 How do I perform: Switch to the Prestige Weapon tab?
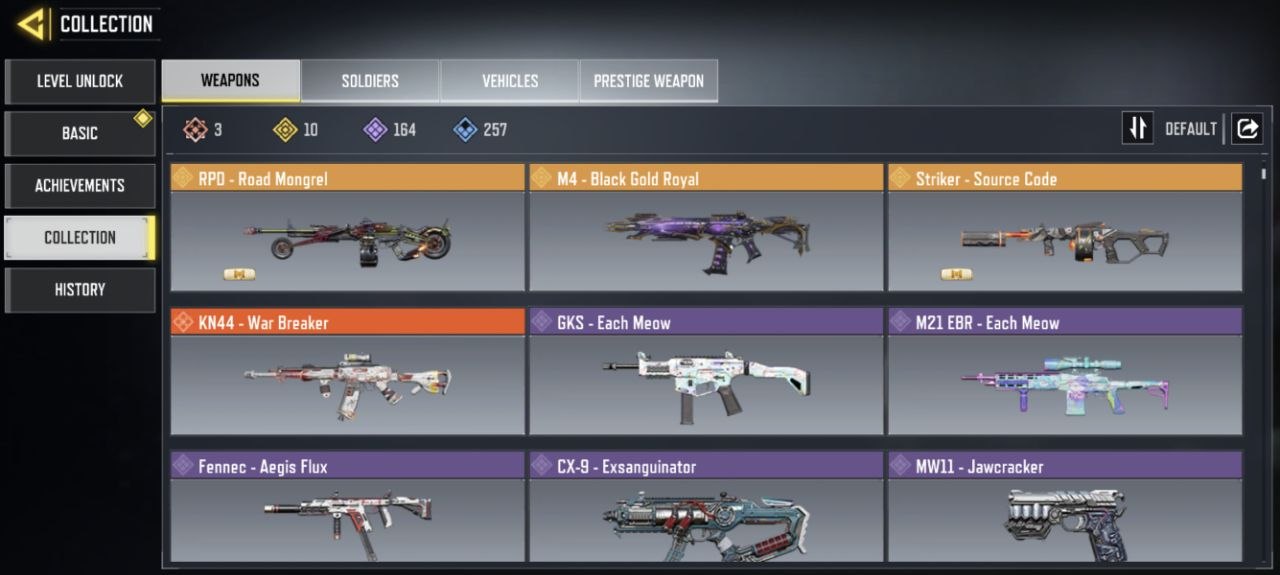click(649, 81)
